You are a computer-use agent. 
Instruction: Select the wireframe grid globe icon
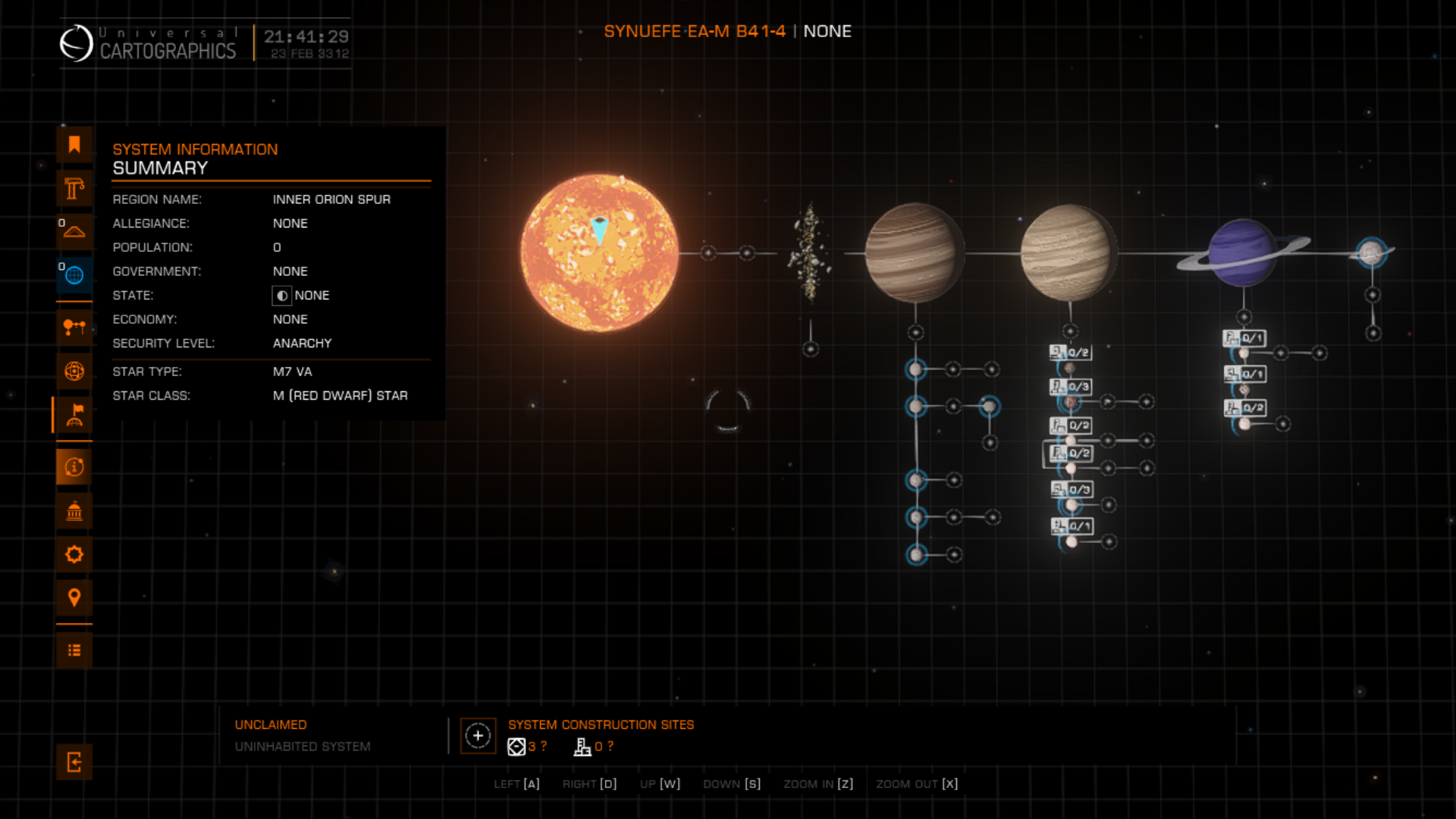74,371
